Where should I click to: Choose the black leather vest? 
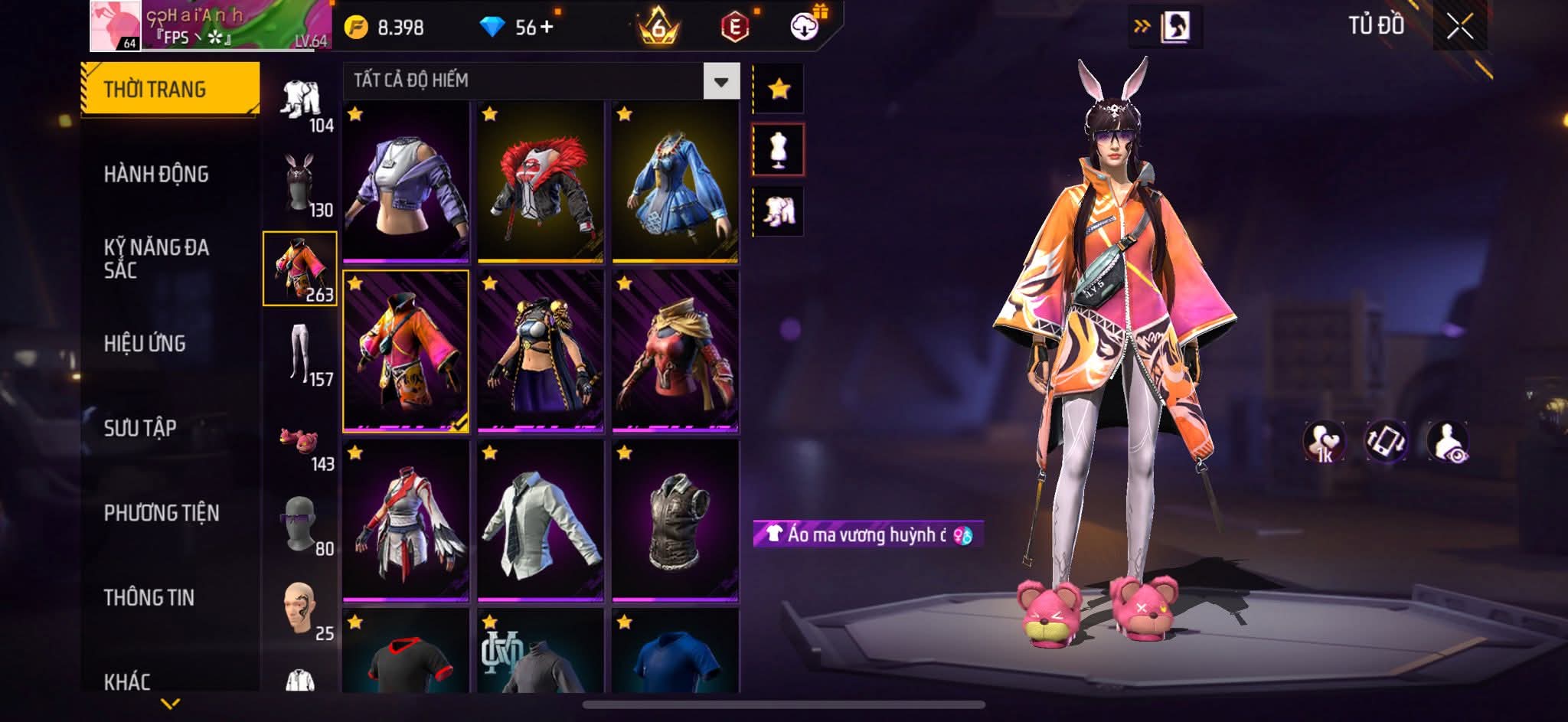pyautogui.click(x=675, y=521)
